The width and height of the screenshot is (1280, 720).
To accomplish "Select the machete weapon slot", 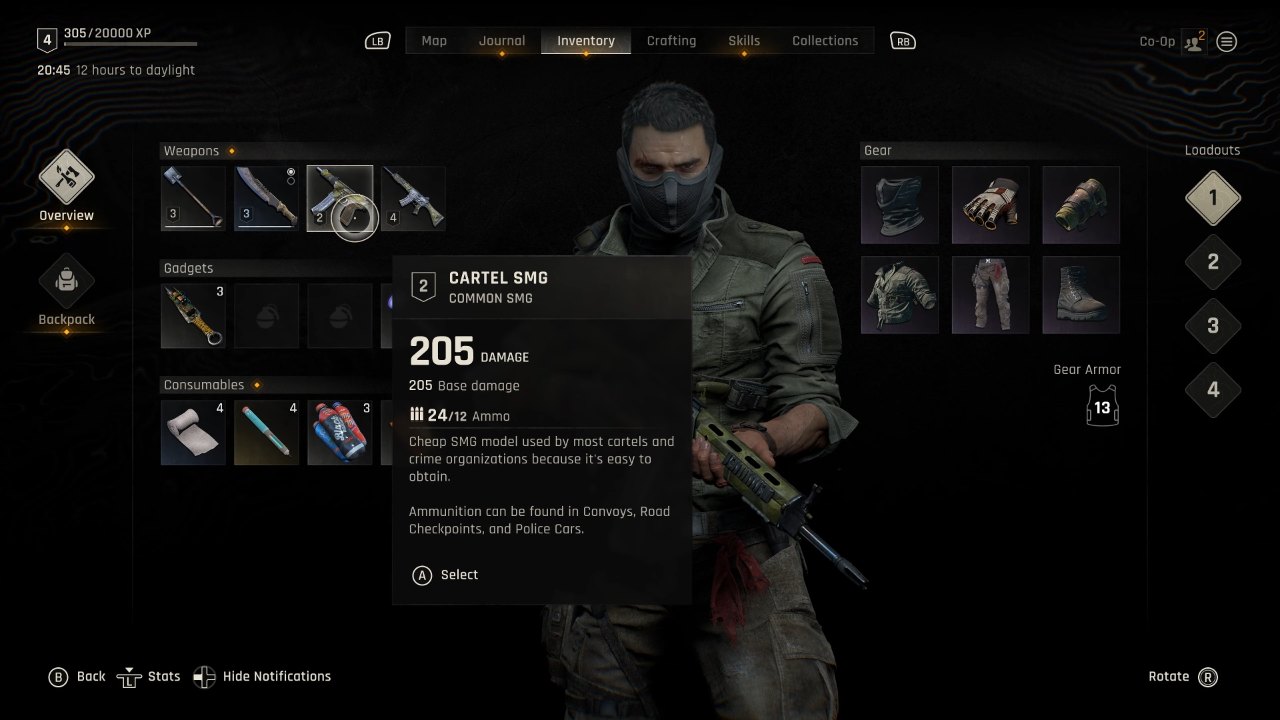I will click(265, 197).
